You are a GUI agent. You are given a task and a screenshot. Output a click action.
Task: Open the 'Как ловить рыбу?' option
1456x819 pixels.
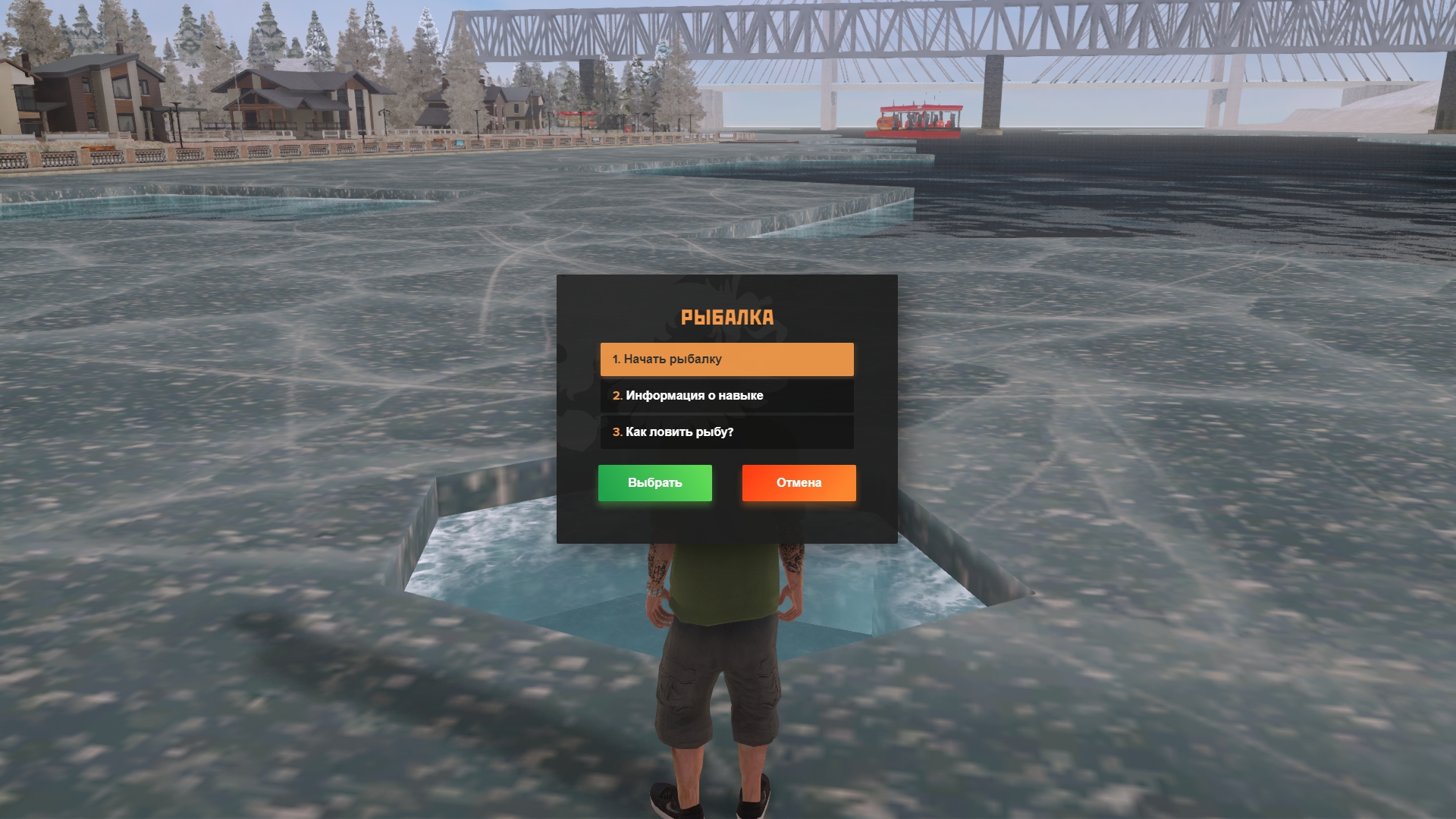pyautogui.click(x=726, y=432)
